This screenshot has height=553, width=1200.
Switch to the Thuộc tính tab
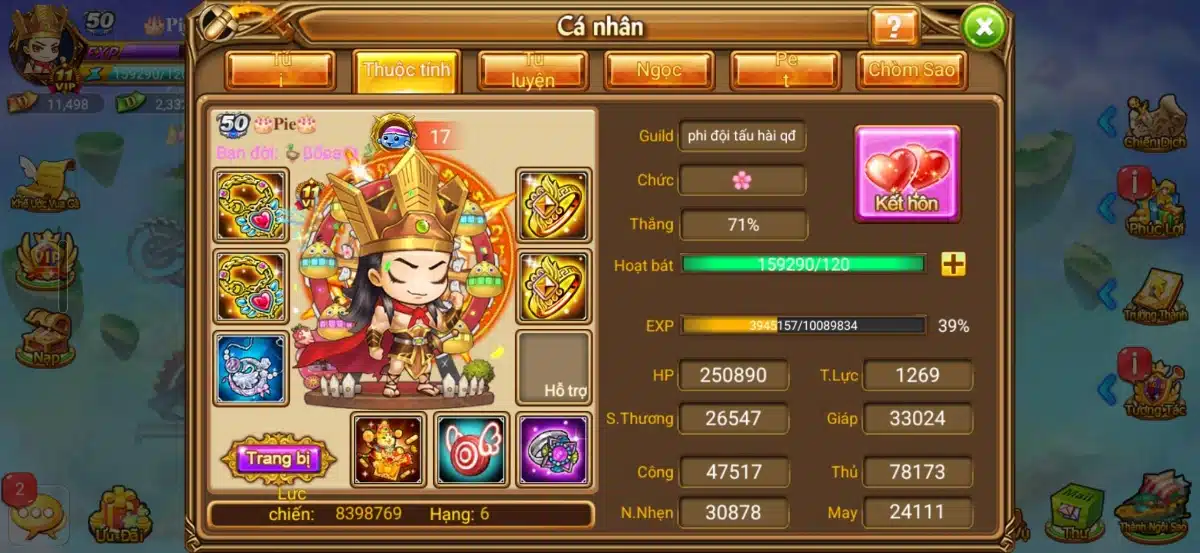406,71
